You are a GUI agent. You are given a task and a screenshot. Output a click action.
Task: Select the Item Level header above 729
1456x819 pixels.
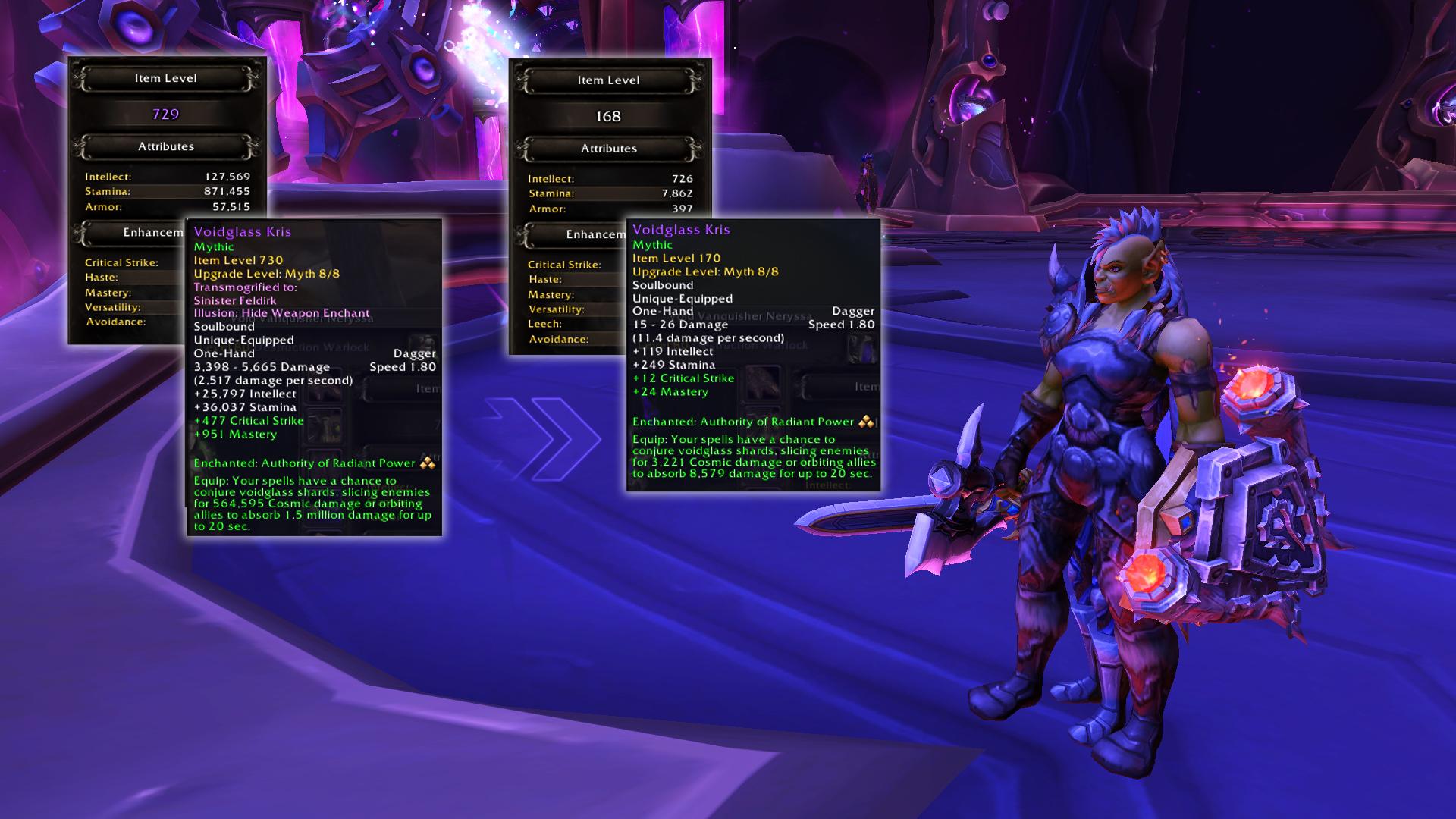pos(166,78)
